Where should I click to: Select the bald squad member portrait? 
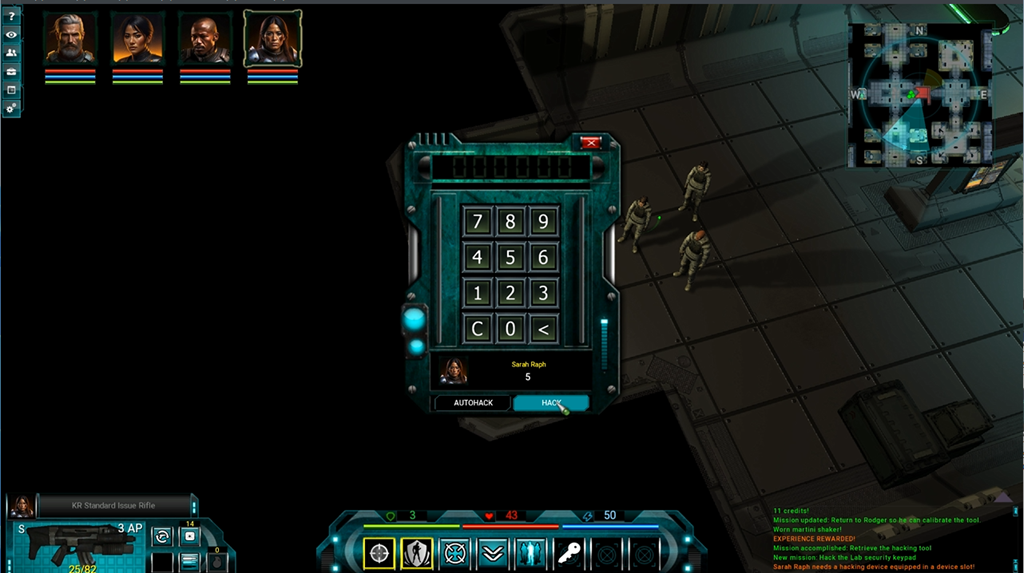pos(205,40)
